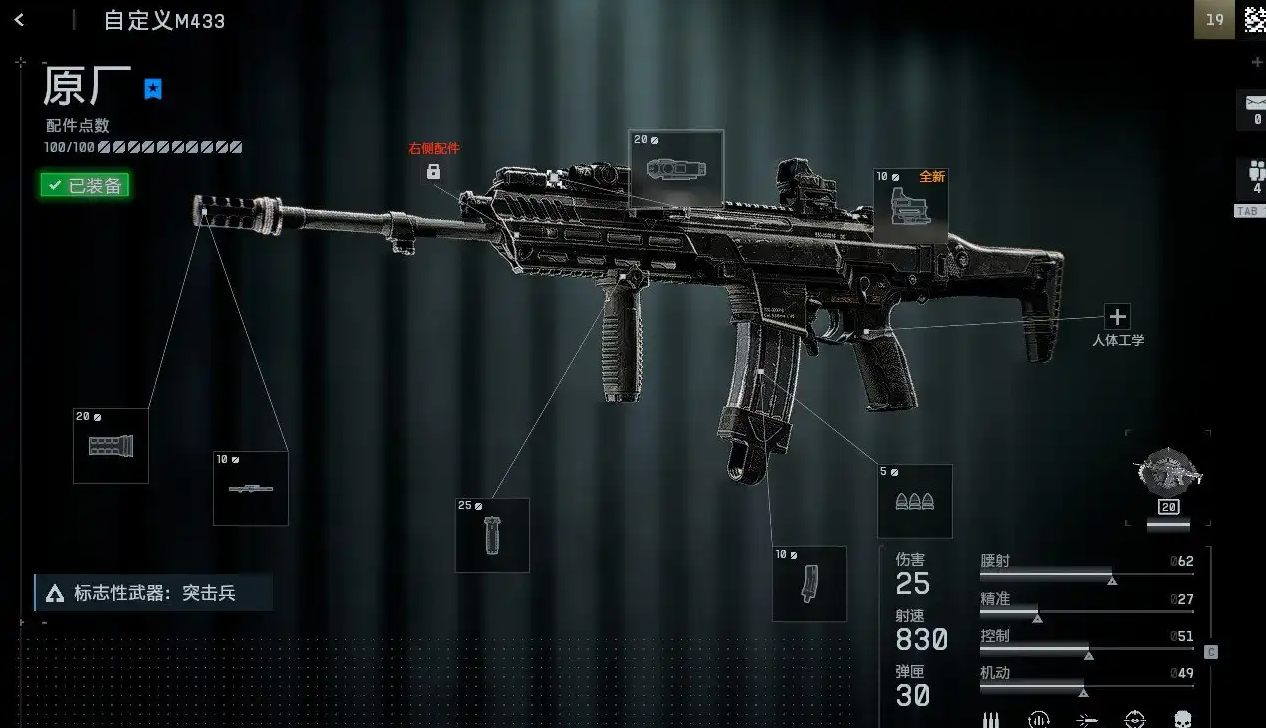Go back with the top-left arrow
1266x728 pixels.
pyautogui.click(x=19, y=20)
